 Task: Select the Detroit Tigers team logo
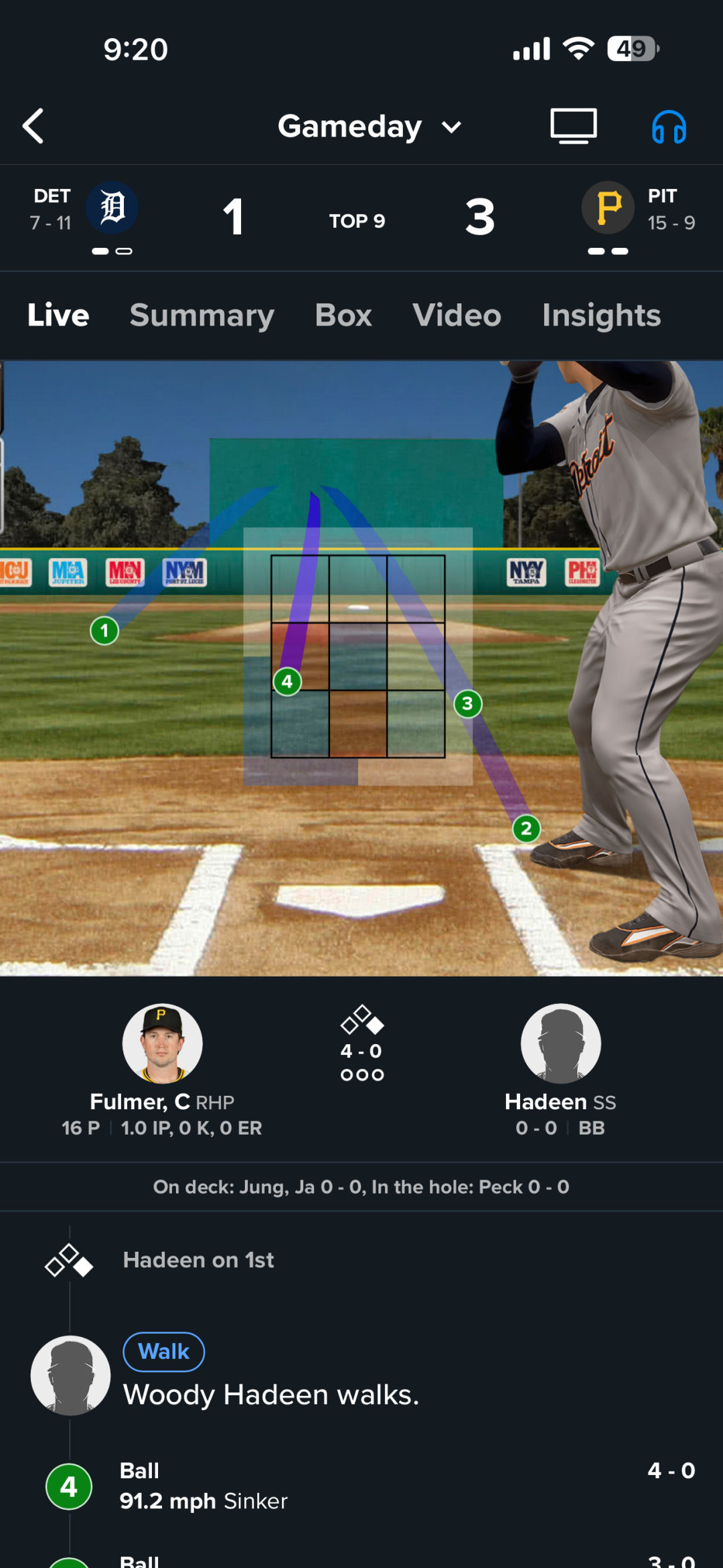[x=112, y=208]
